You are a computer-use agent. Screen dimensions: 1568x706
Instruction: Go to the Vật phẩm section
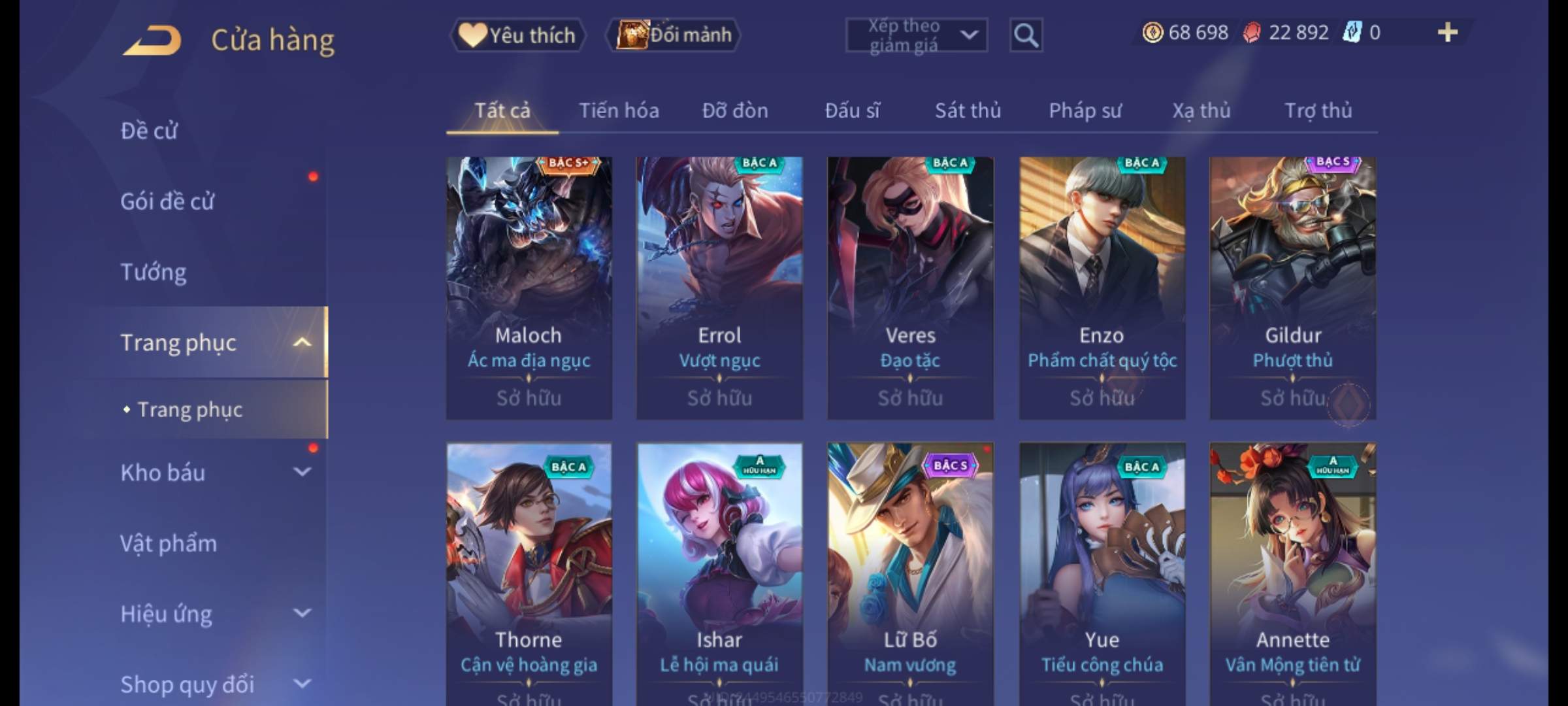click(x=169, y=543)
